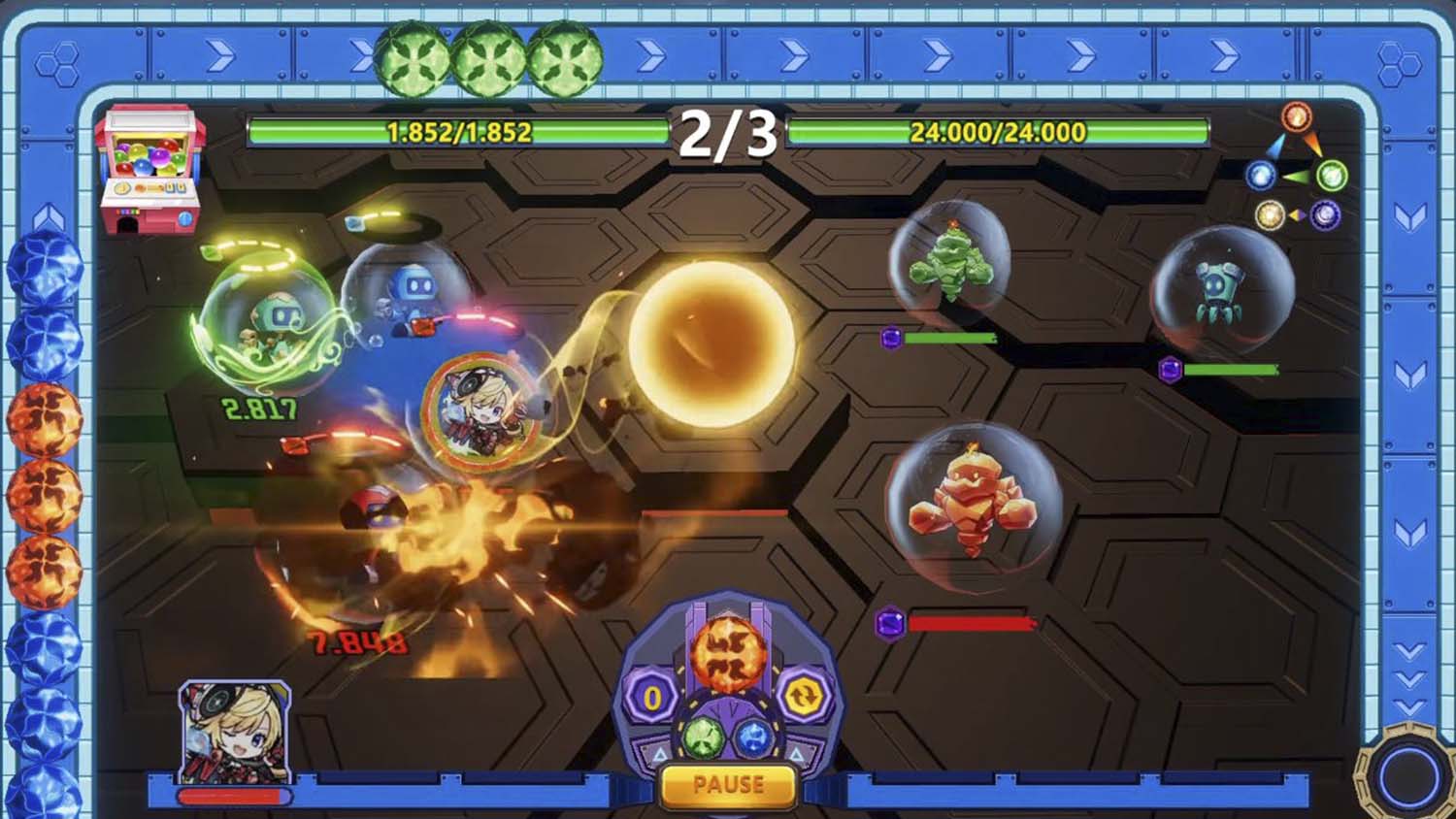Tap the dark orb in the elemental affinity diagram
This screenshot has height=819, width=1456.
[x=1326, y=213]
